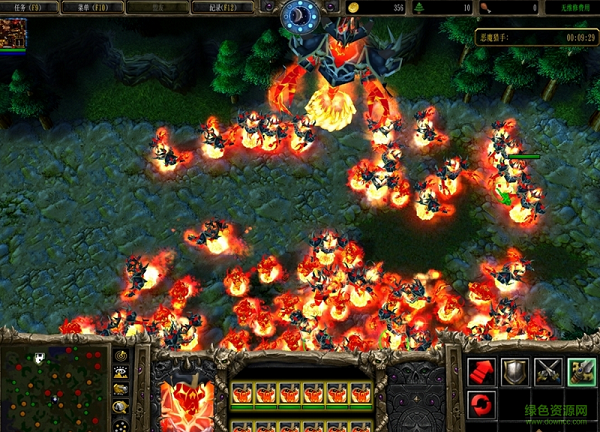Click on the minimap
This screenshot has width=600, height=432.
point(55,385)
